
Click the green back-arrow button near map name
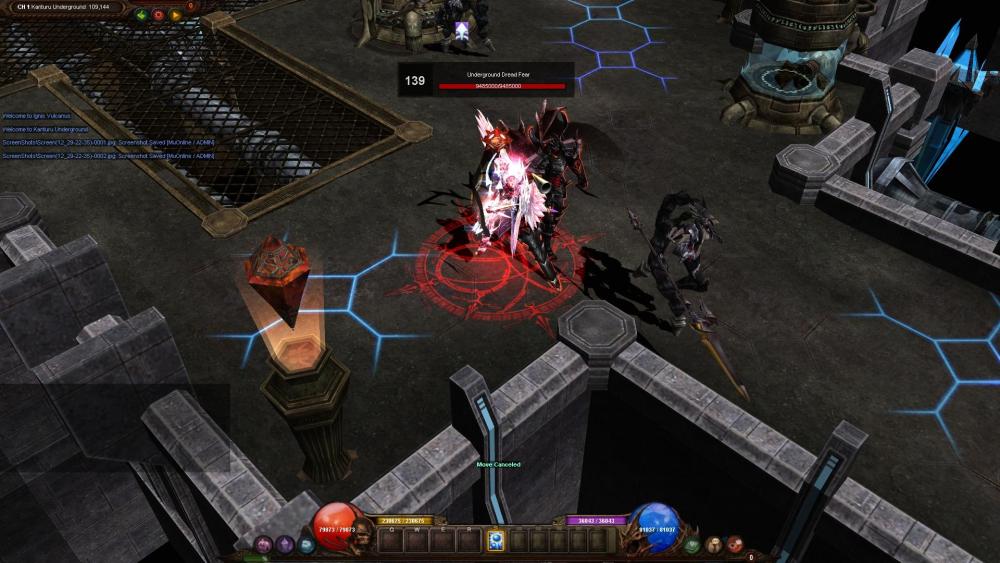(x=141, y=15)
